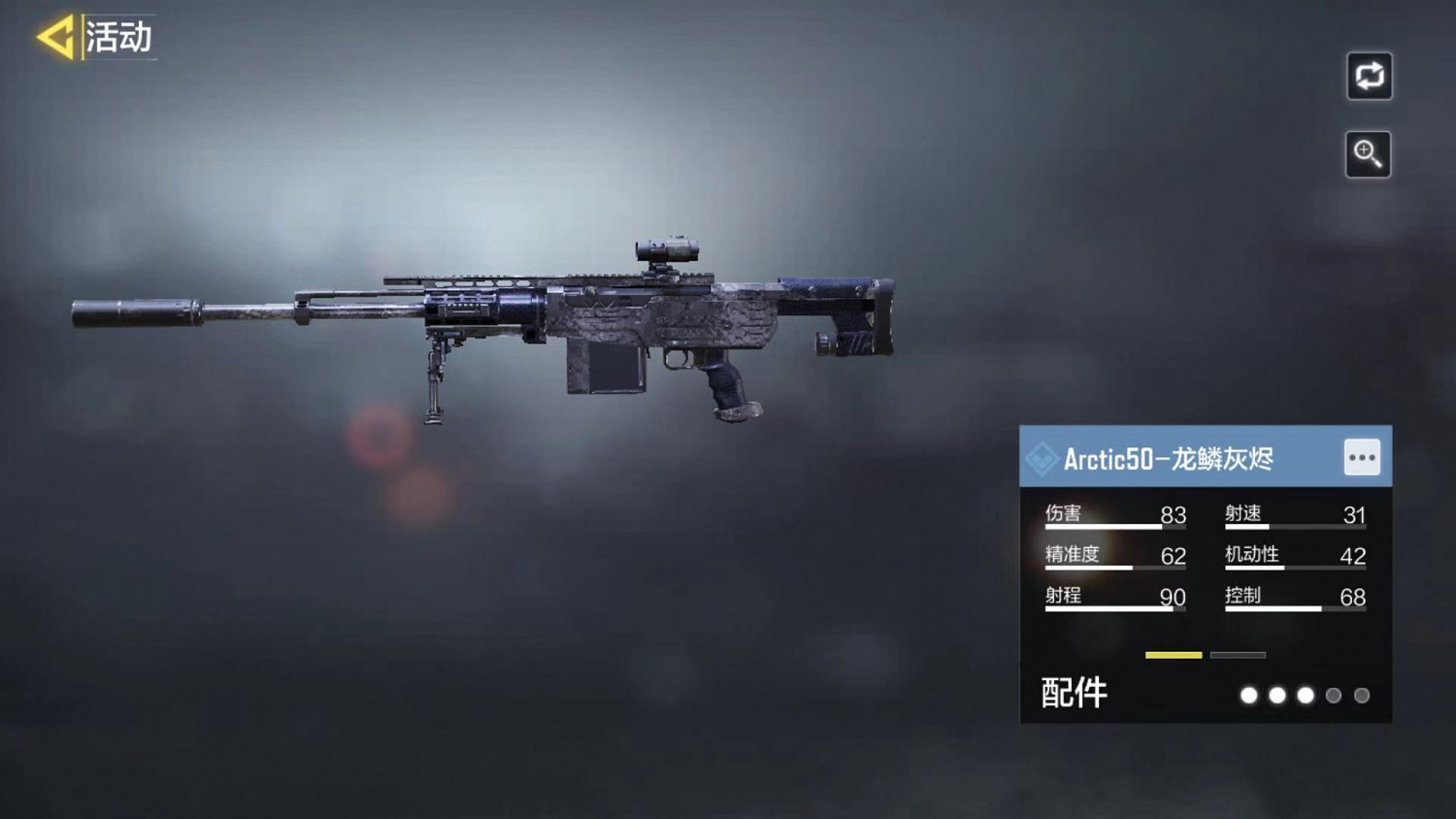Viewport: 1456px width, 819px height.
Task: Switch to the yellow active page tab
Action: coord(1172,655)
